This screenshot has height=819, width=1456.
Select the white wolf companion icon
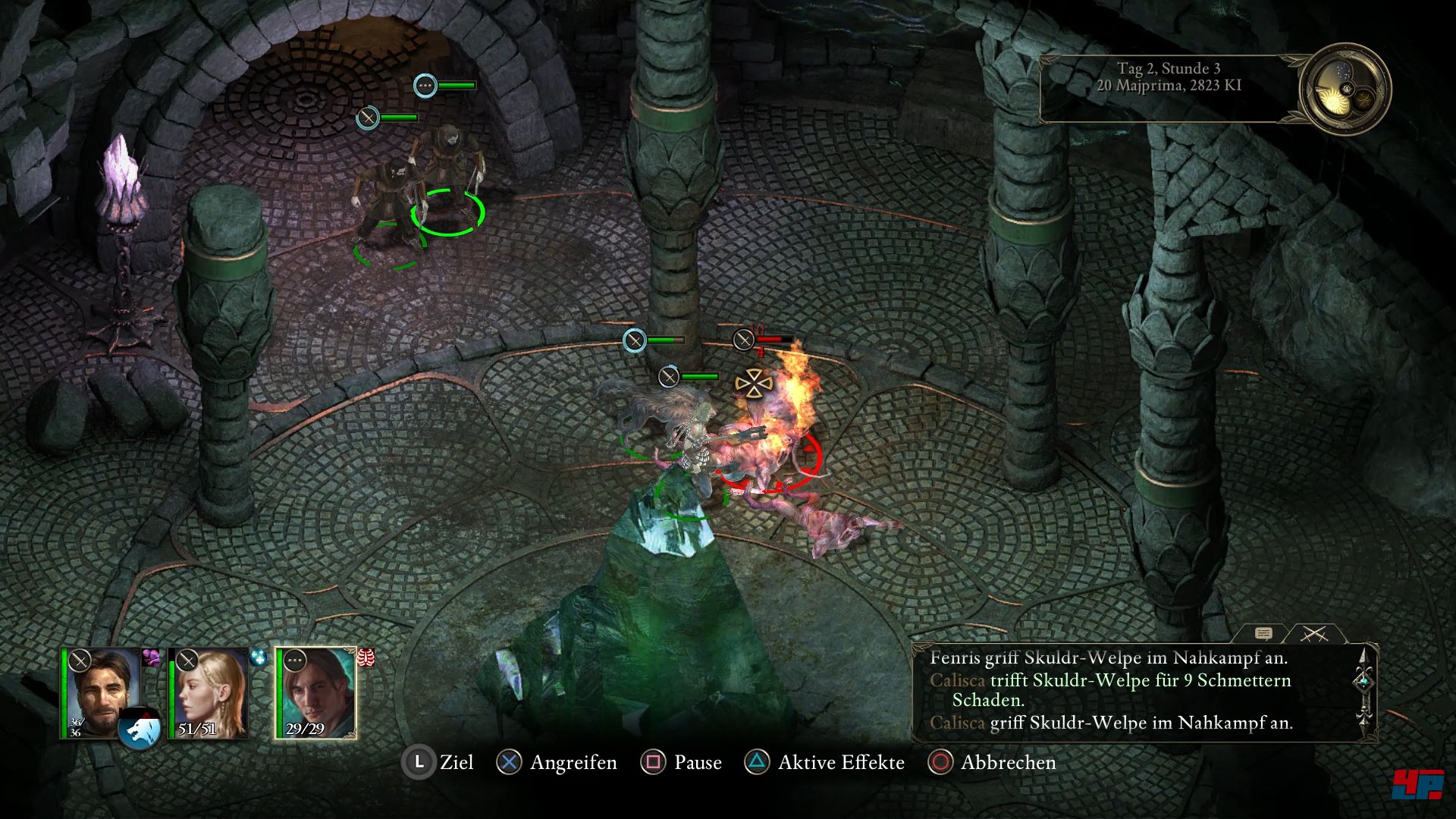click(x=140, y=730)
